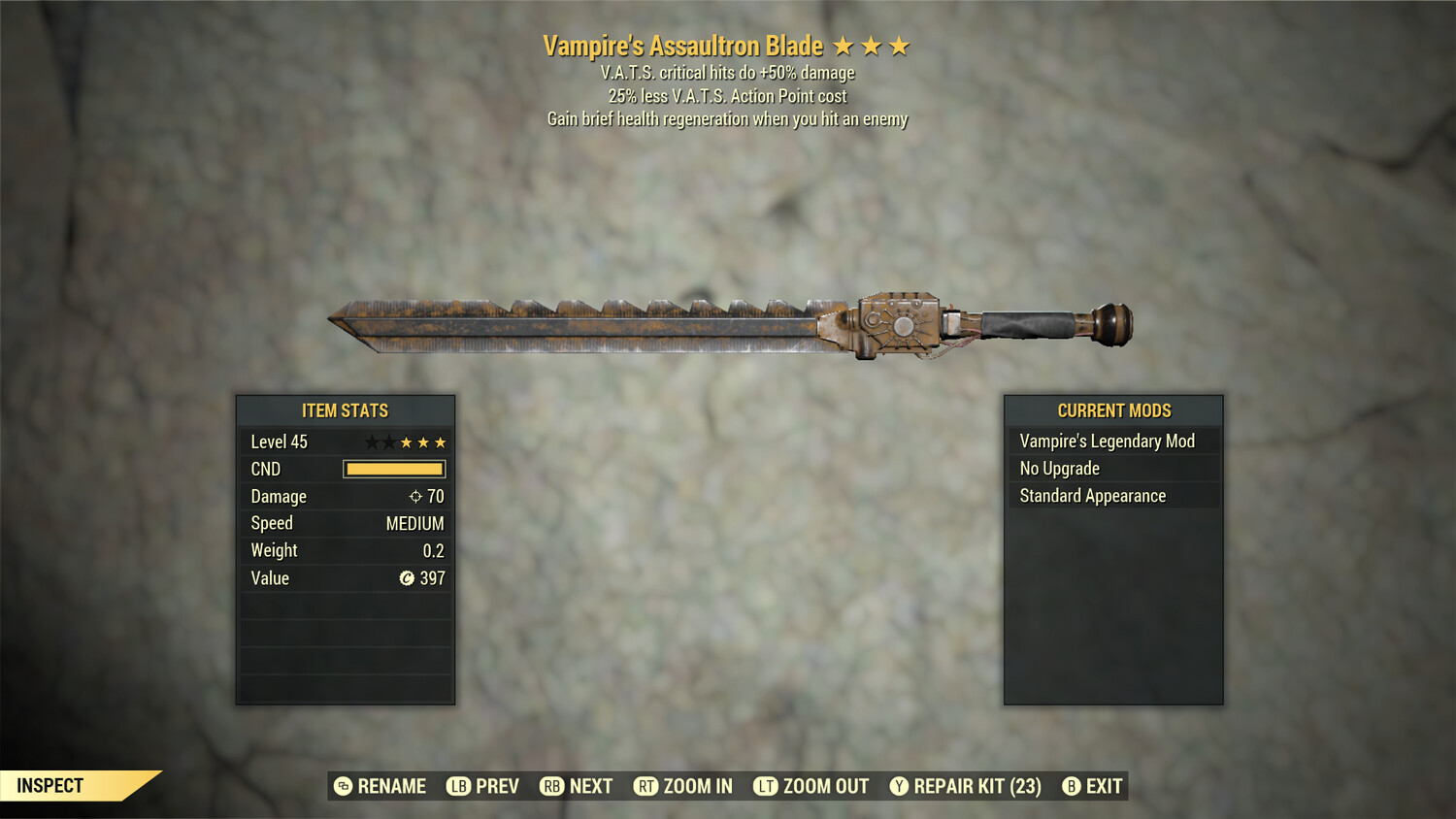Image resolution: width=1456 pixels, height=819 pixels.
Task: Switch to the ITEM STATS panel header
Action: [346, 409]
